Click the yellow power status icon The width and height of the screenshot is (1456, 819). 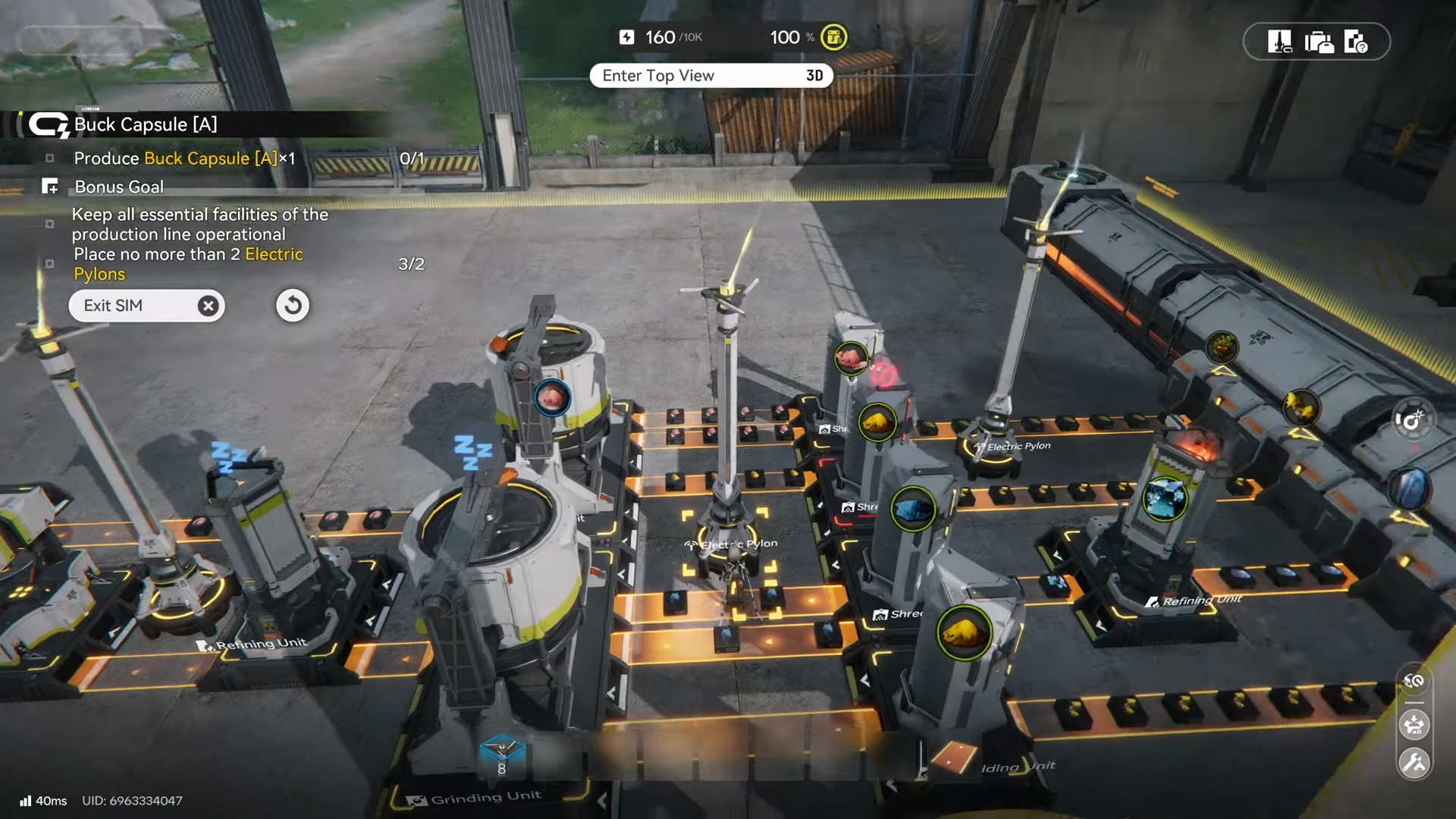[833, 37]
